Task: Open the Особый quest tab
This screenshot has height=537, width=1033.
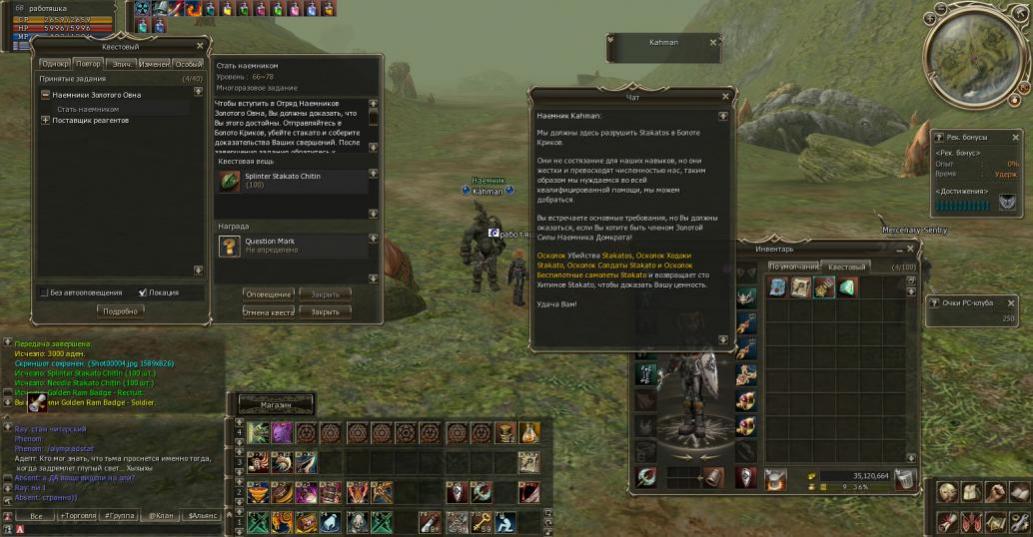Action: click(x=188, y=64)
